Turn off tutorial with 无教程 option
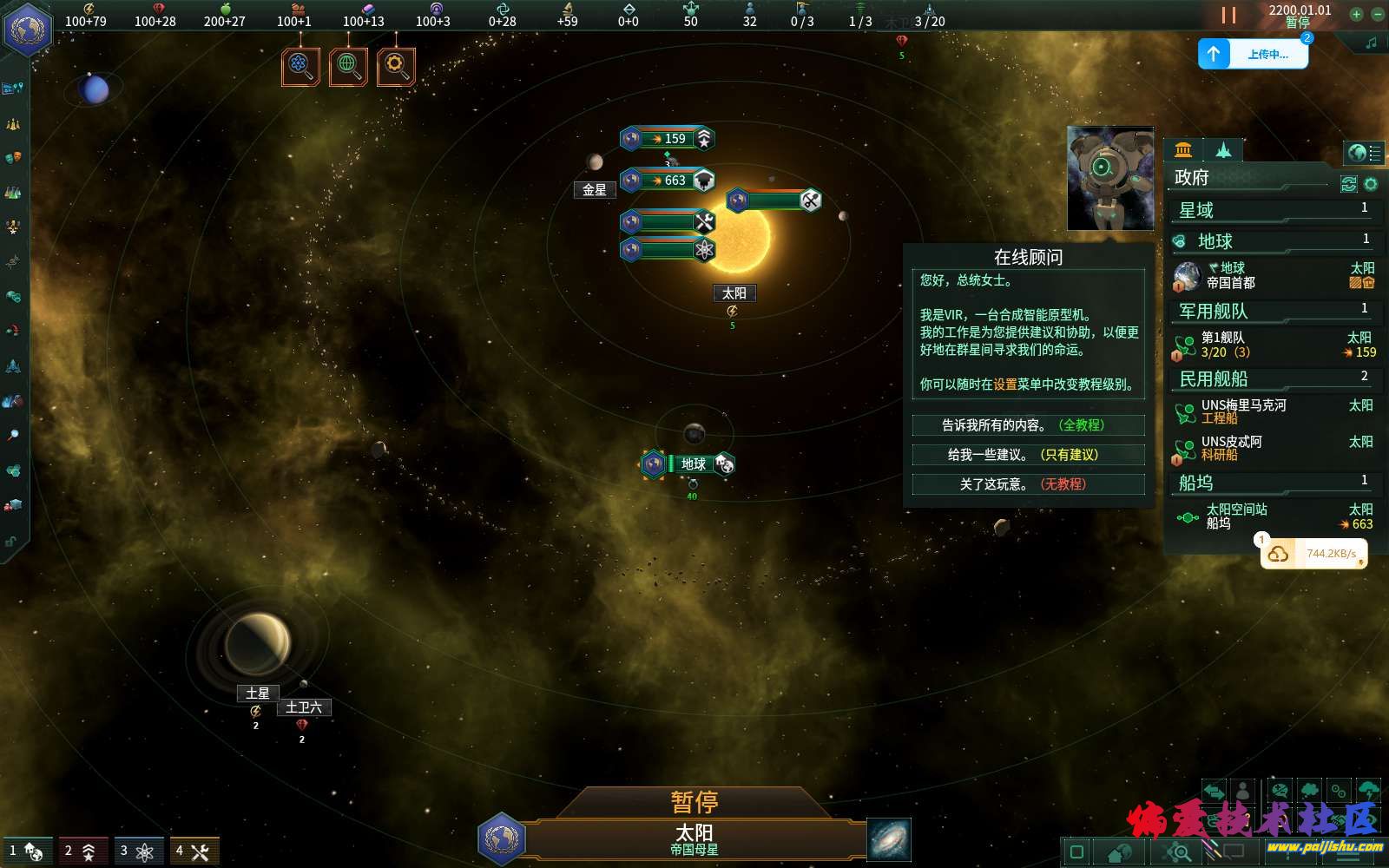 [1028, 484]
